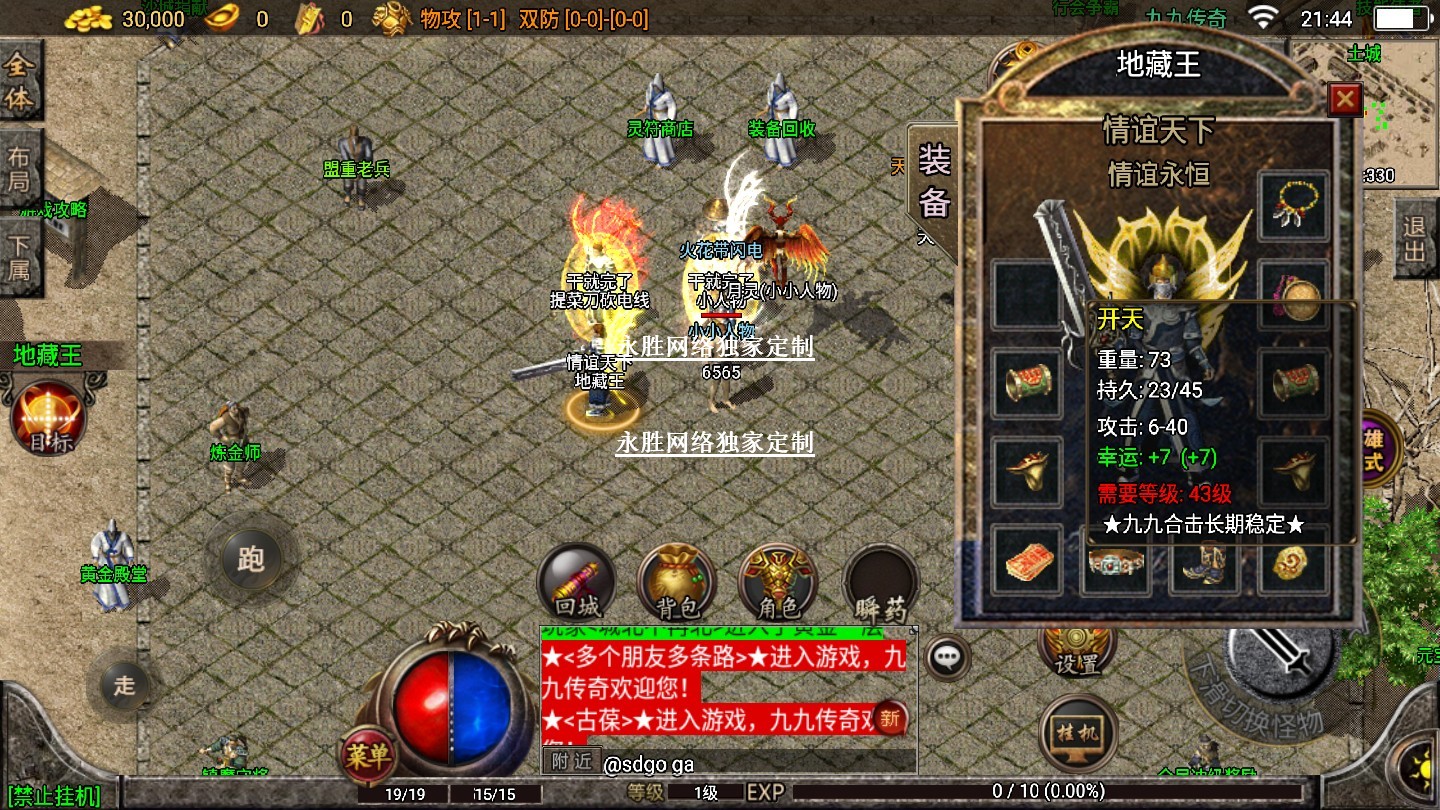Open the 布局 layout tab

coord(20,169)
